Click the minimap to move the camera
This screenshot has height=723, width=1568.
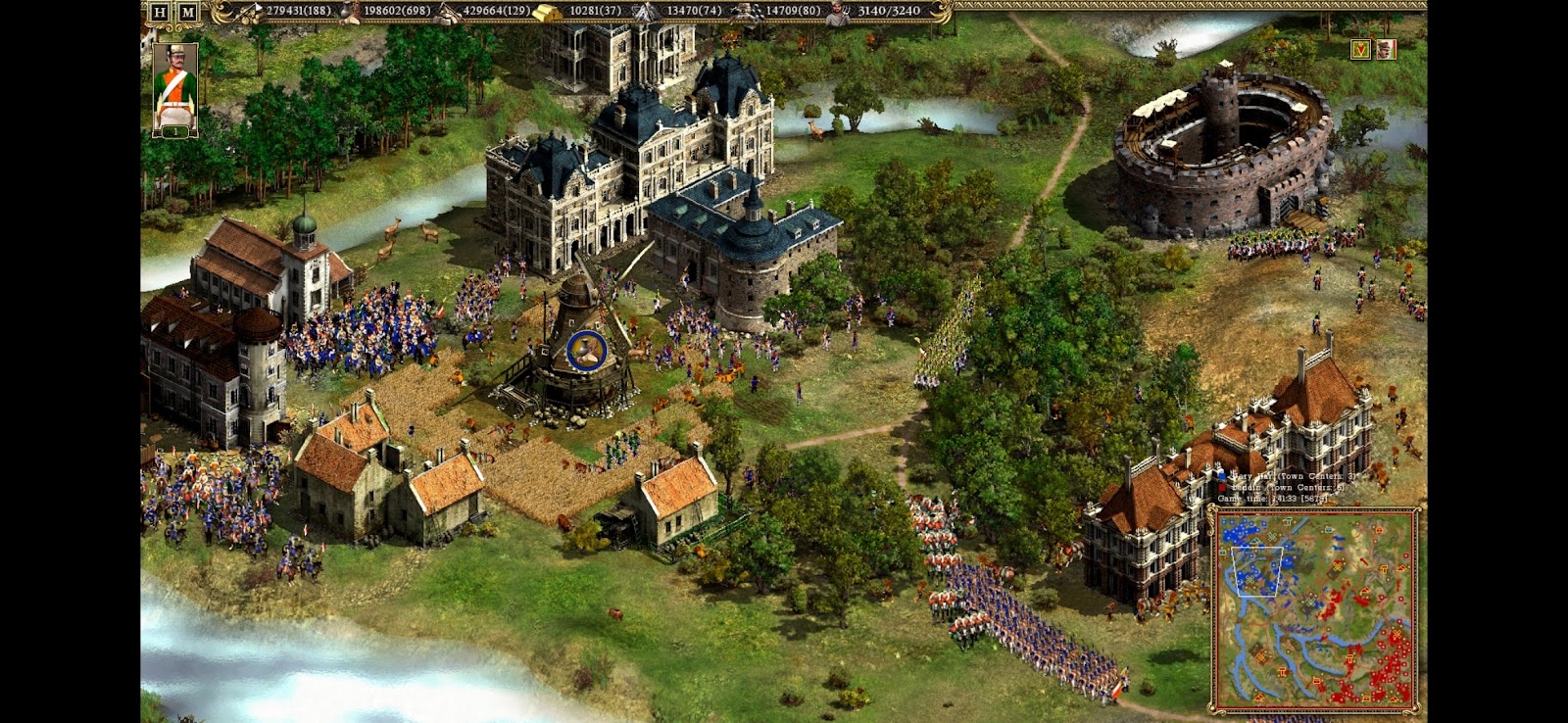click(x=1315, y=609)
